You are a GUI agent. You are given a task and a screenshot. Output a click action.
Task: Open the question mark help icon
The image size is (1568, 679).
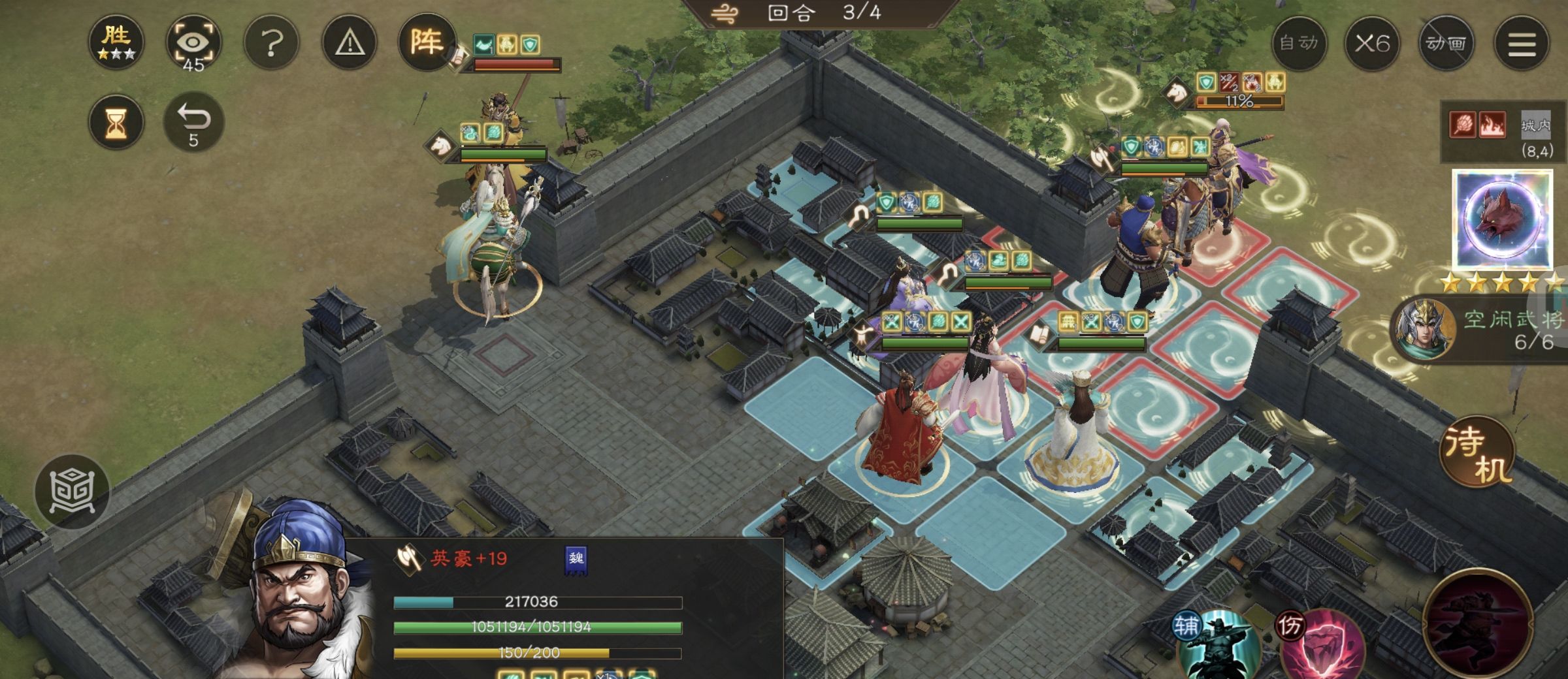click(x=270, y=43)
